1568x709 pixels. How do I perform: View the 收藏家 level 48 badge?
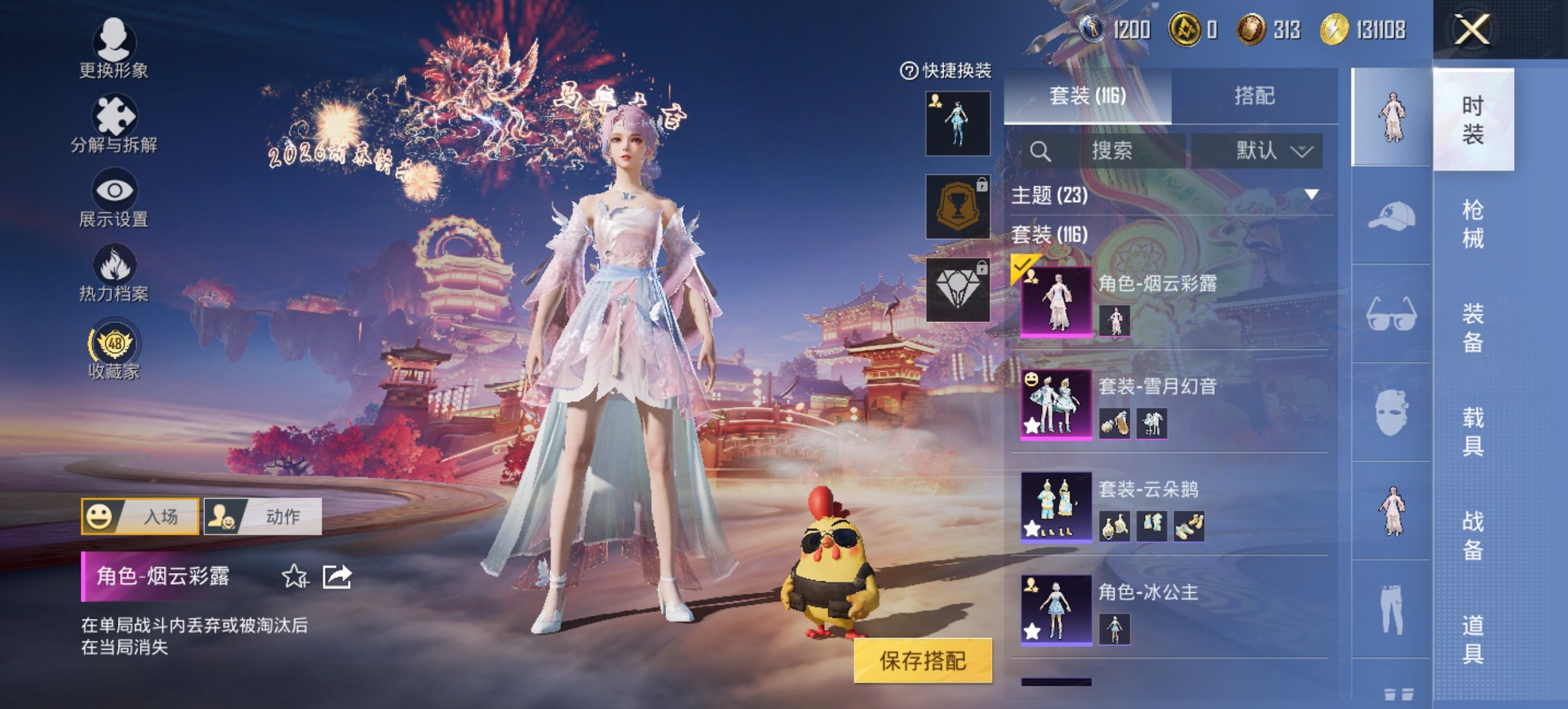[115, 350]
